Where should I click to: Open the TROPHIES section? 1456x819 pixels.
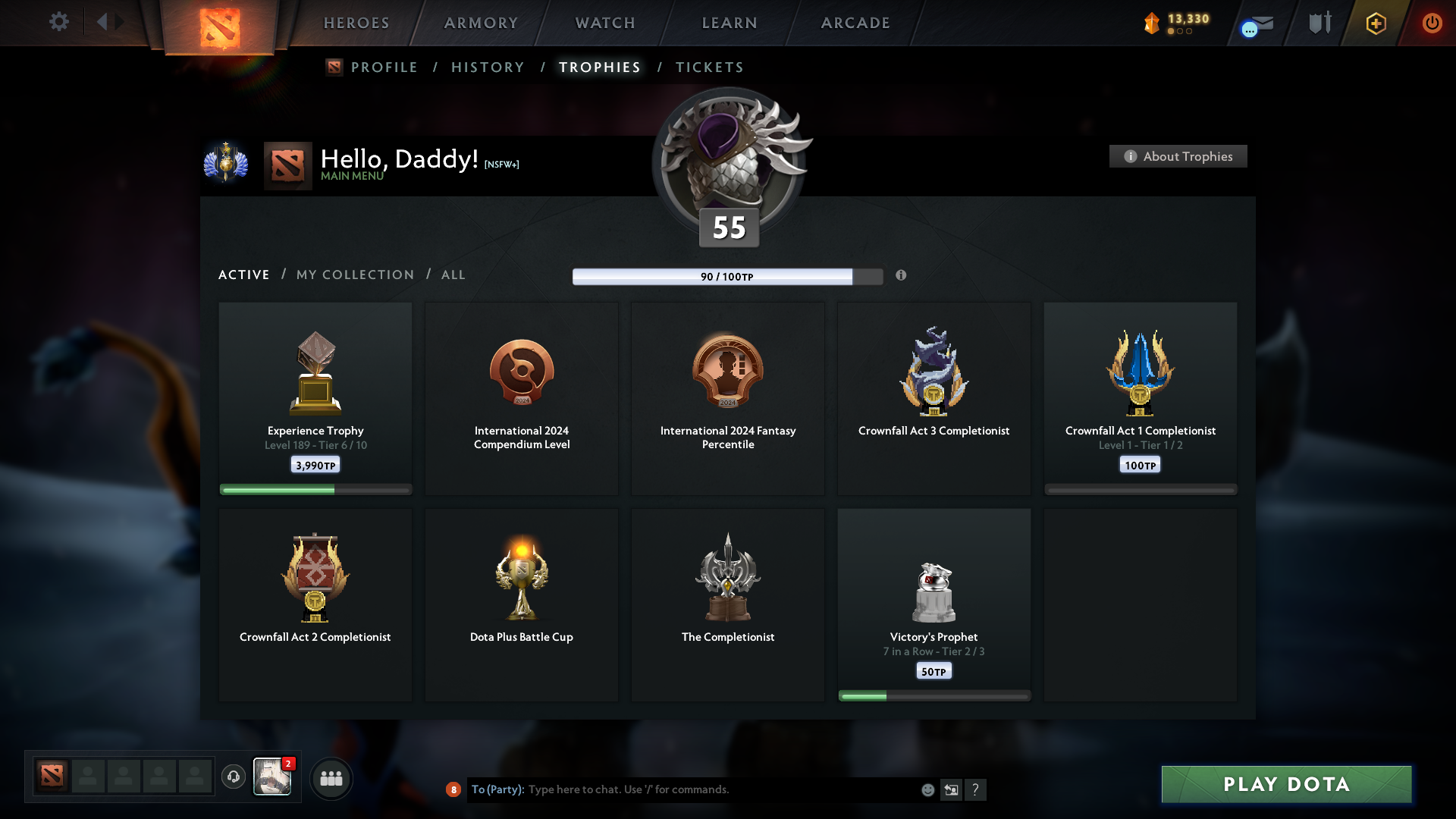pos(599,67)
